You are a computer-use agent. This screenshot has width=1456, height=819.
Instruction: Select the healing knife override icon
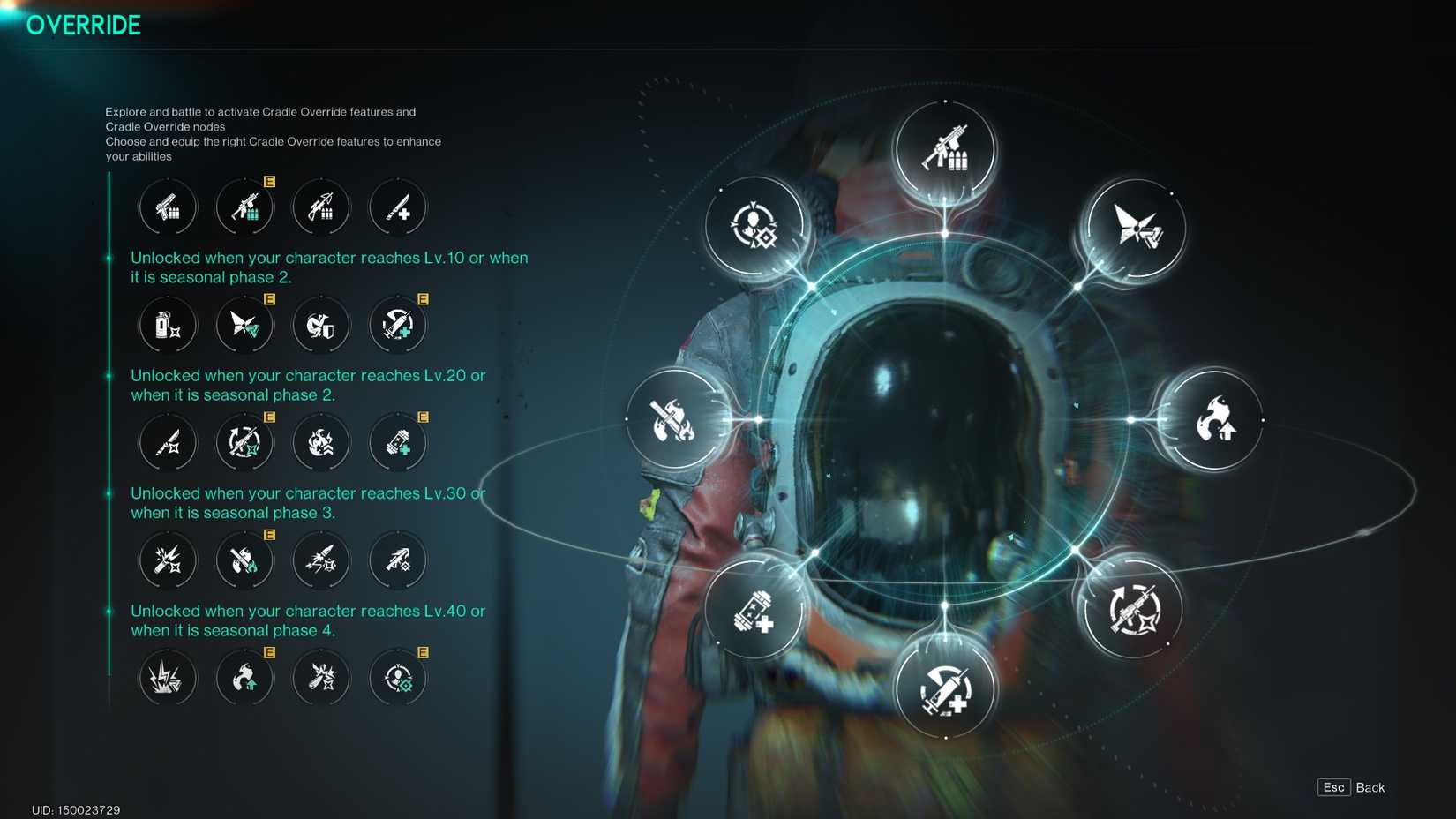[397, 207]
